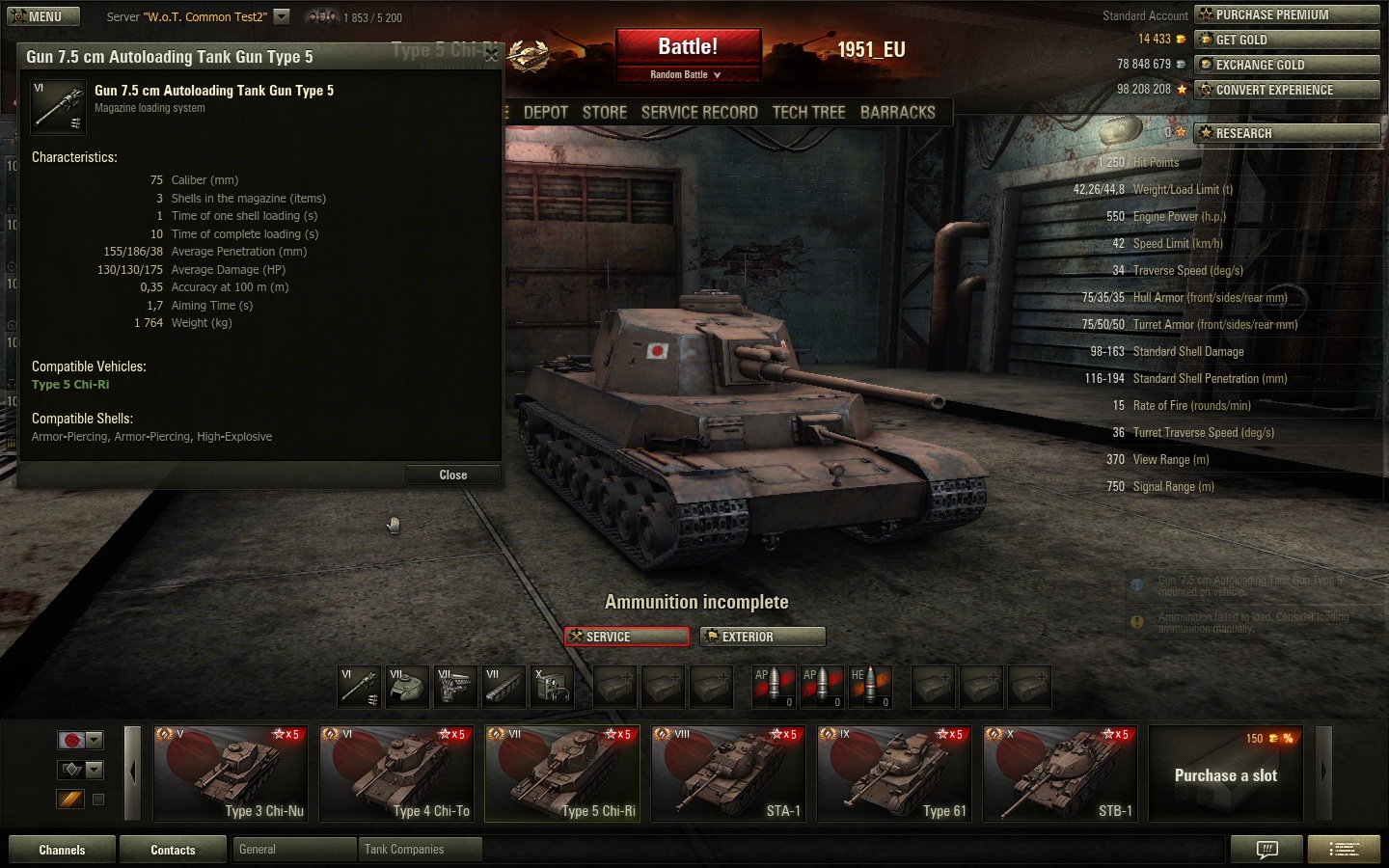Open the Exterior customization
Viewport: 1389px width, 868px height.
[762, 637]
